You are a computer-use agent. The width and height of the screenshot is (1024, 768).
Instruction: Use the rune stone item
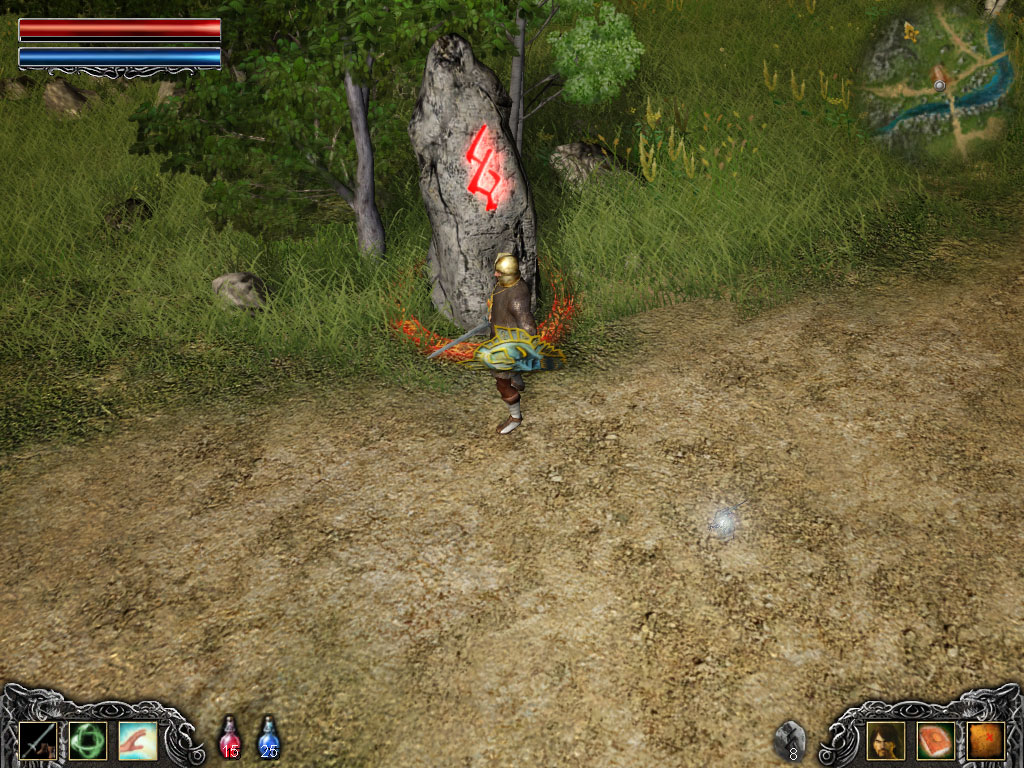(790, 740)
